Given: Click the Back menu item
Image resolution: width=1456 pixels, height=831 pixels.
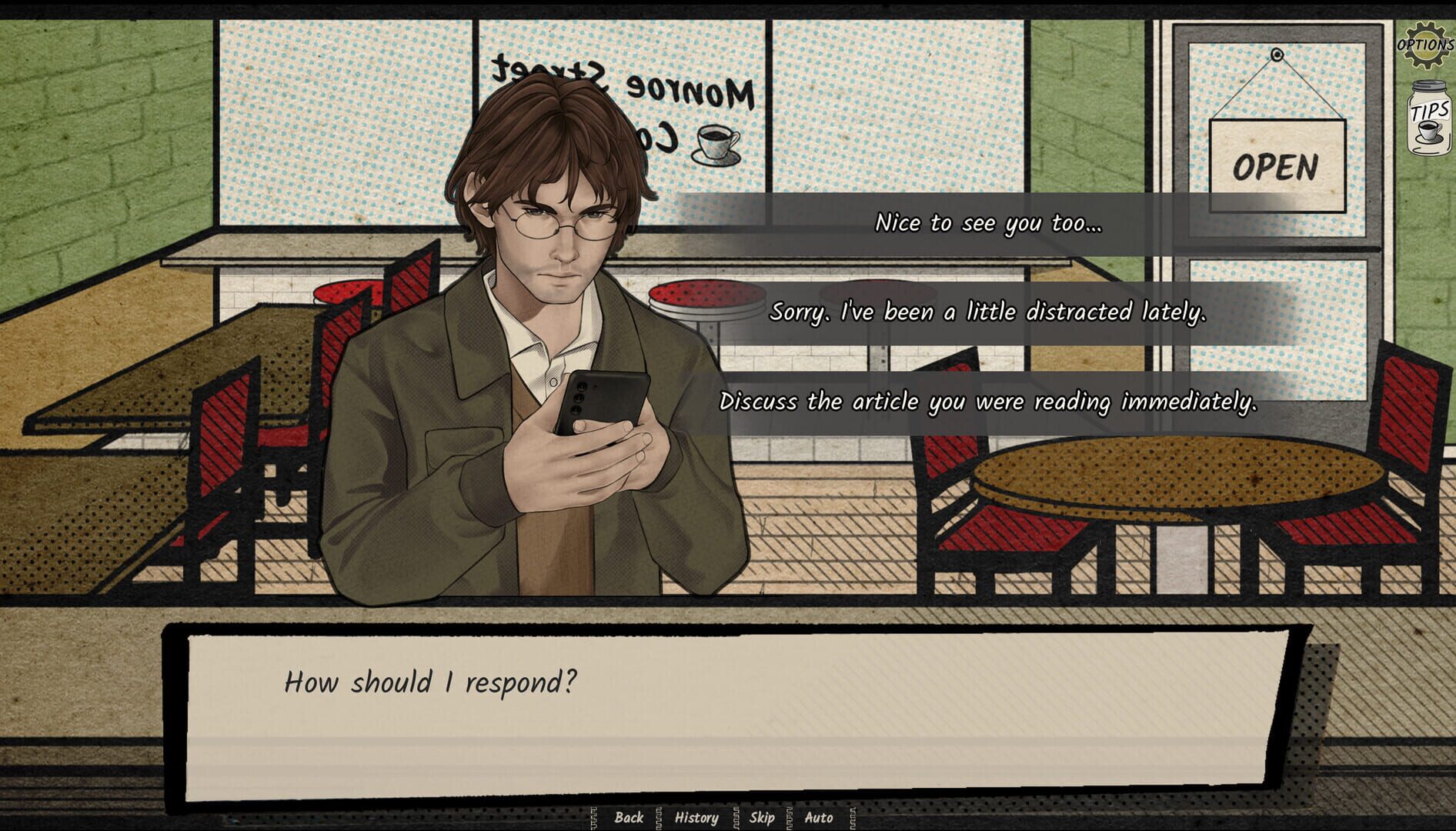Looking at the screenshot, I should click(629, 818).
